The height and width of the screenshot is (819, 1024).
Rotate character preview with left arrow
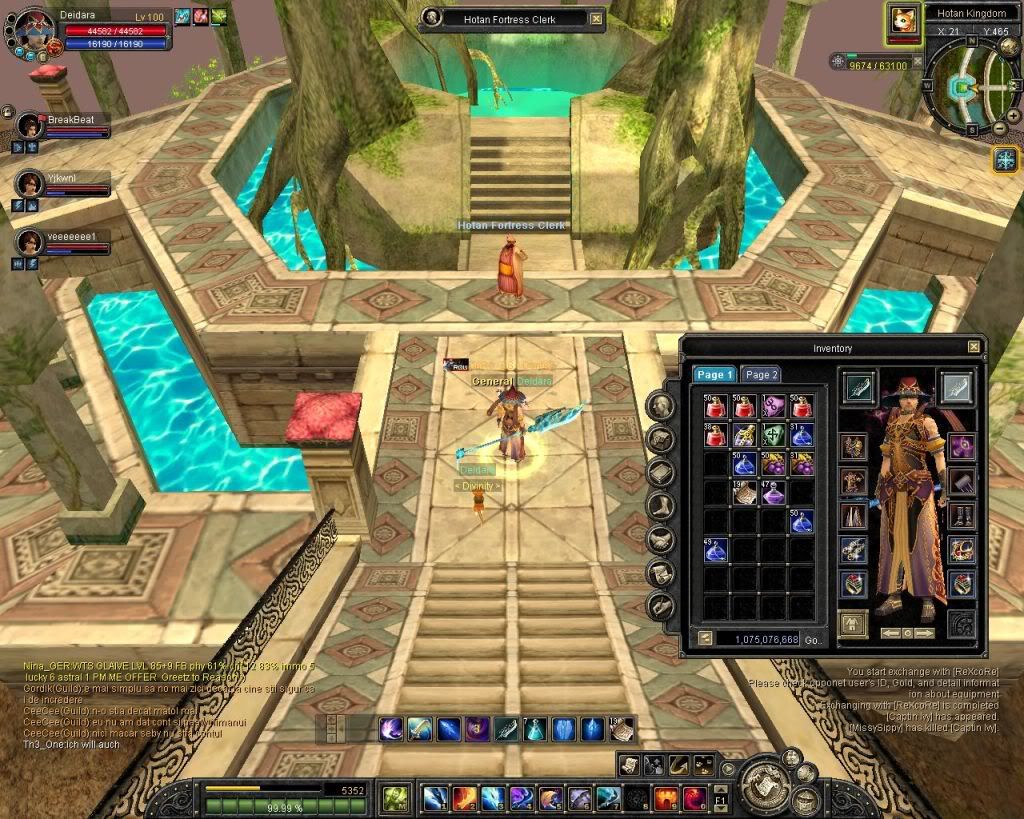point(891,633)
